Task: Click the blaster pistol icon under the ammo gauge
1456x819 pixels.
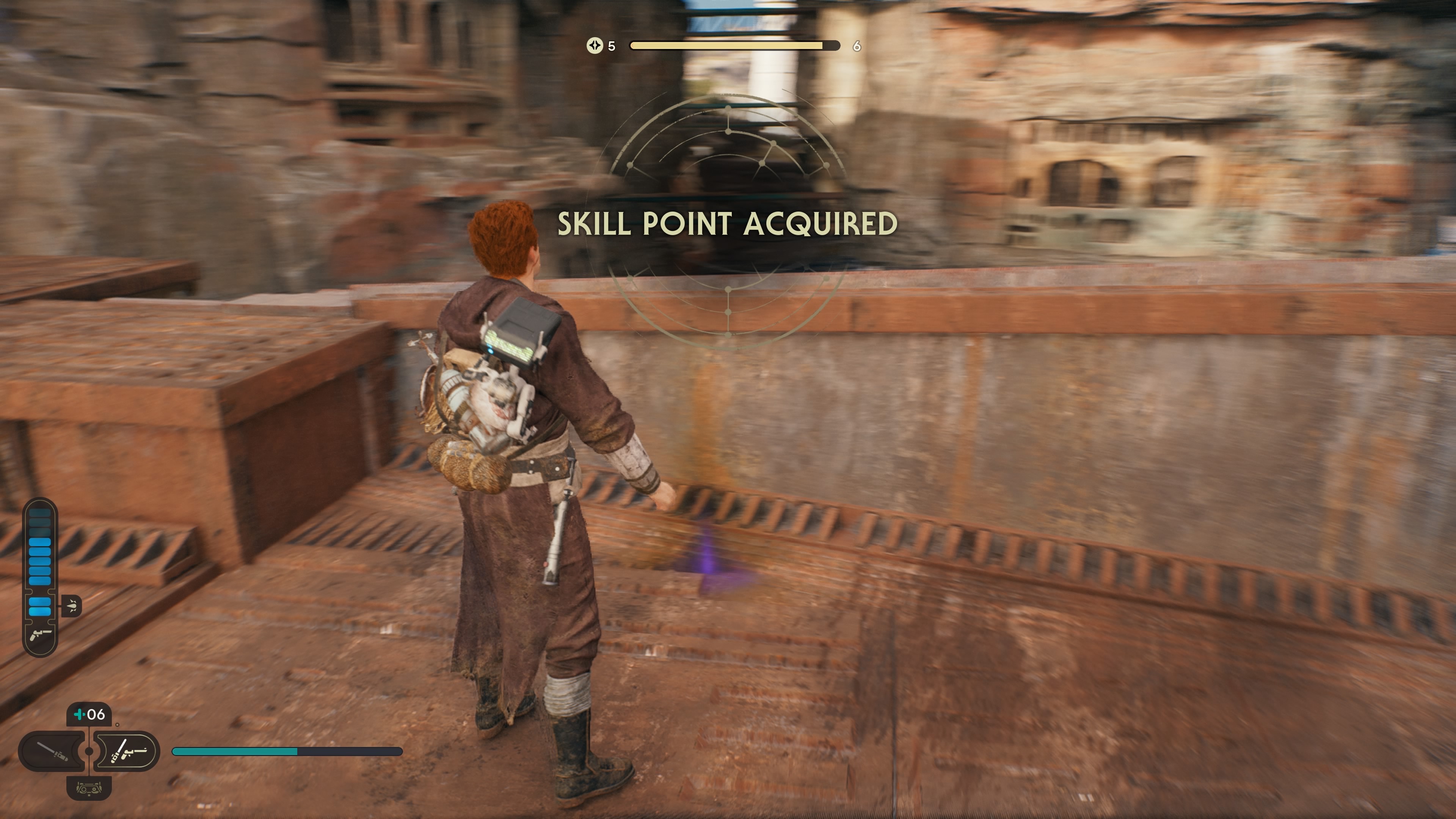Action: pos(41,635)
